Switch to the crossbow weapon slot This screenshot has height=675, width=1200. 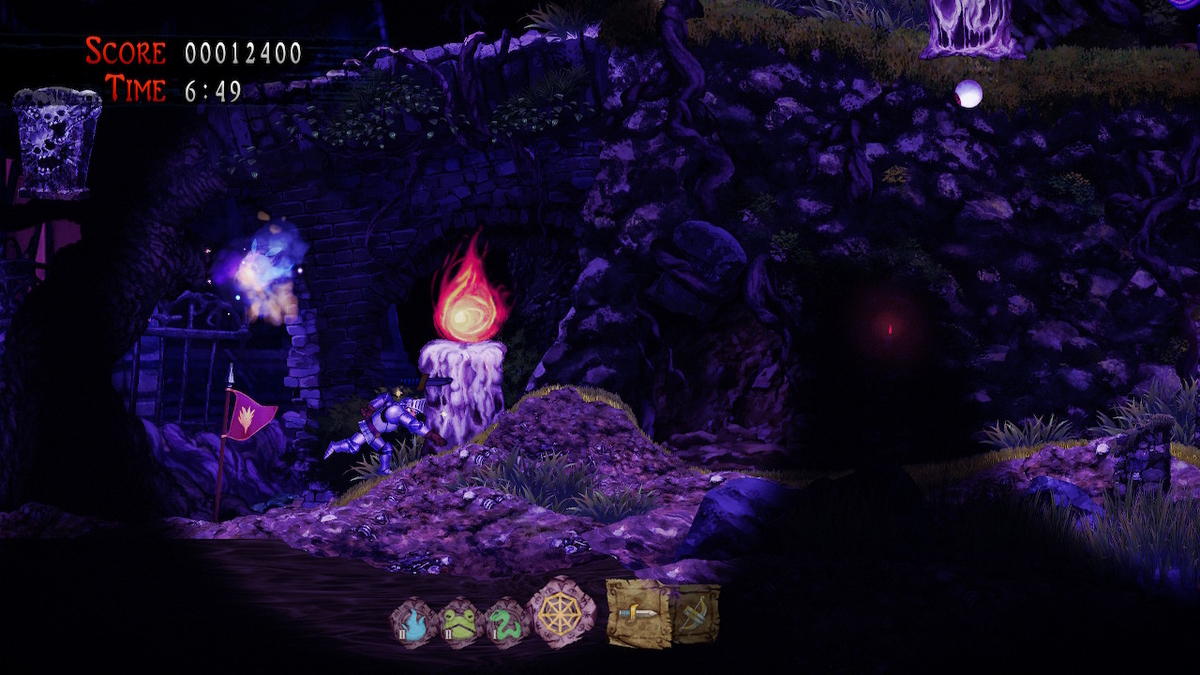tap(696, 612)
